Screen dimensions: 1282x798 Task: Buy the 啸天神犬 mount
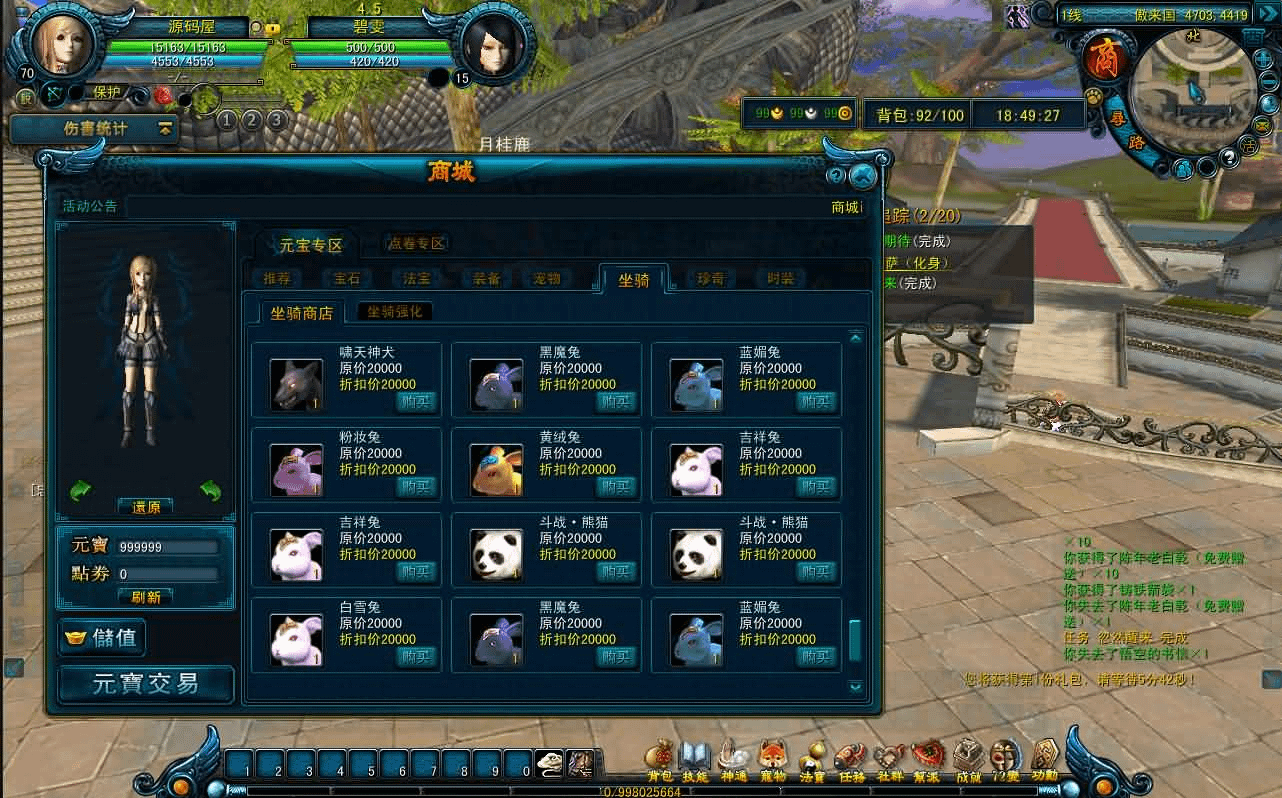(417, 401)
